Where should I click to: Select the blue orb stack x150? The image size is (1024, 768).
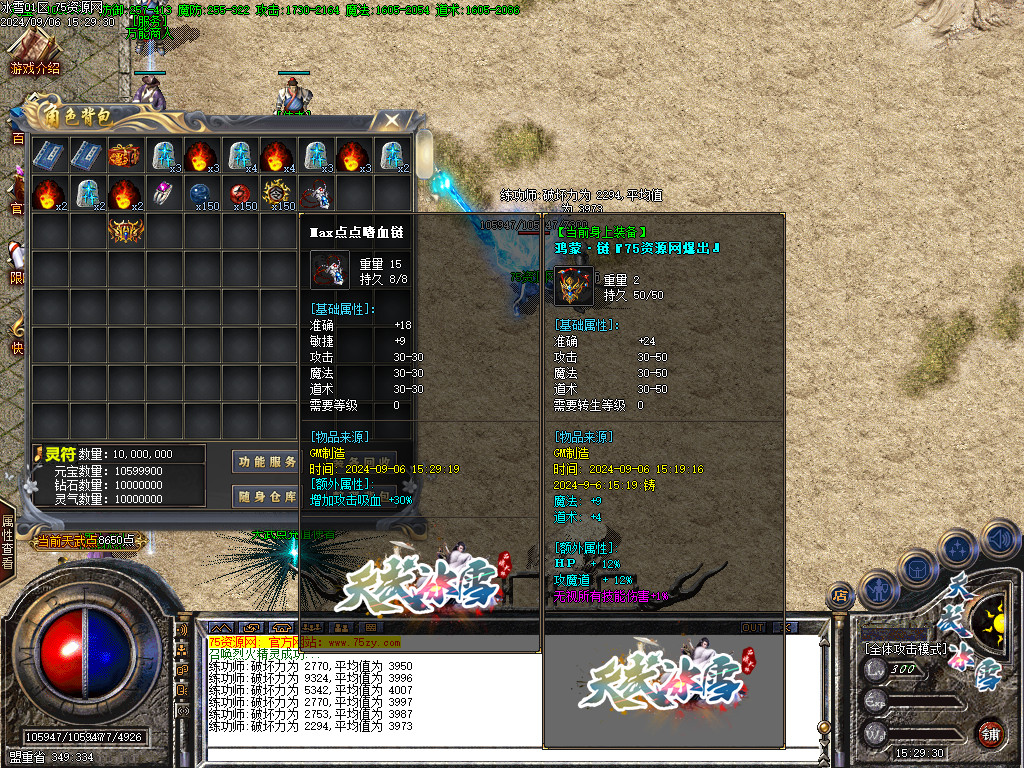[x=201, y=193]
